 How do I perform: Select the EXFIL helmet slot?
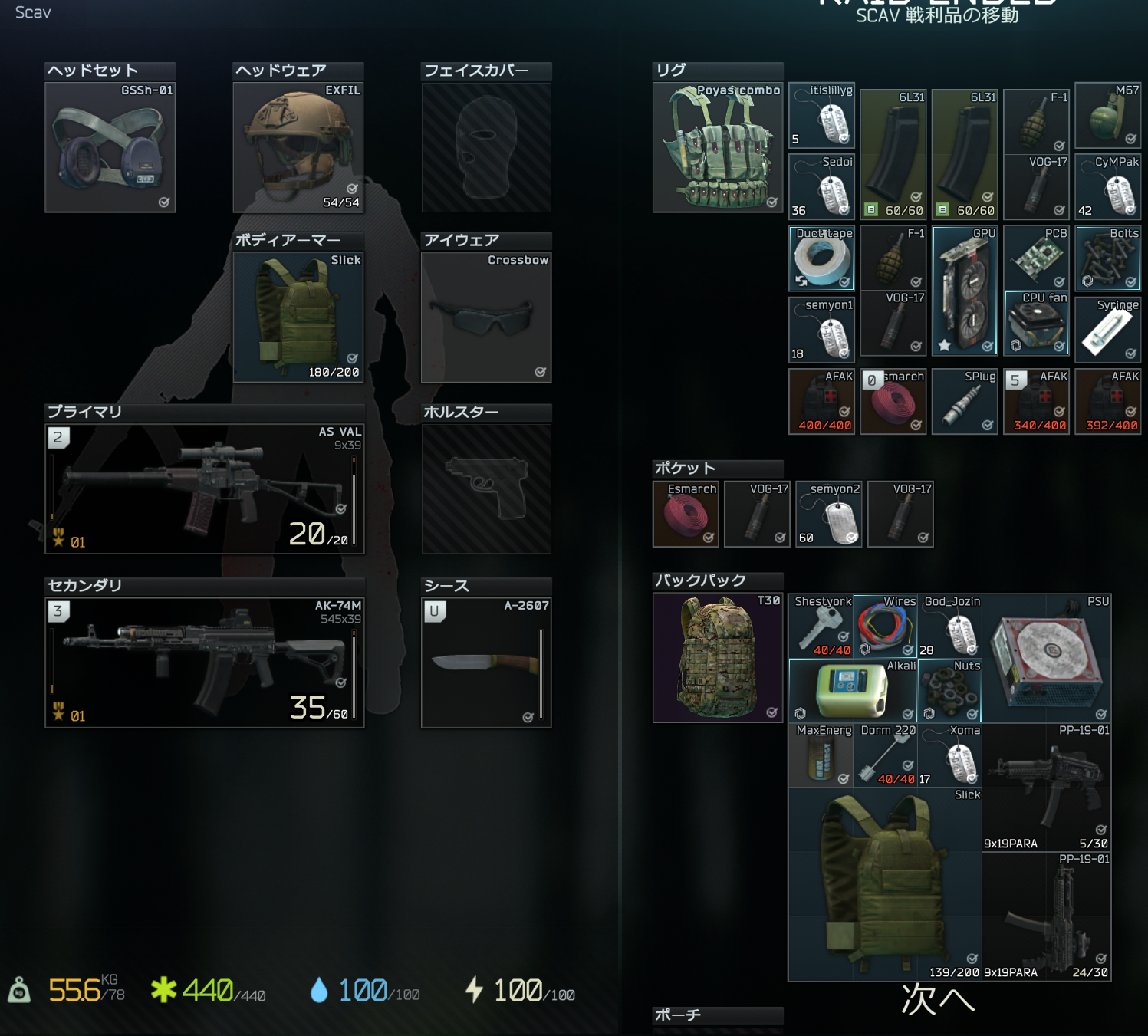[298, 147]
